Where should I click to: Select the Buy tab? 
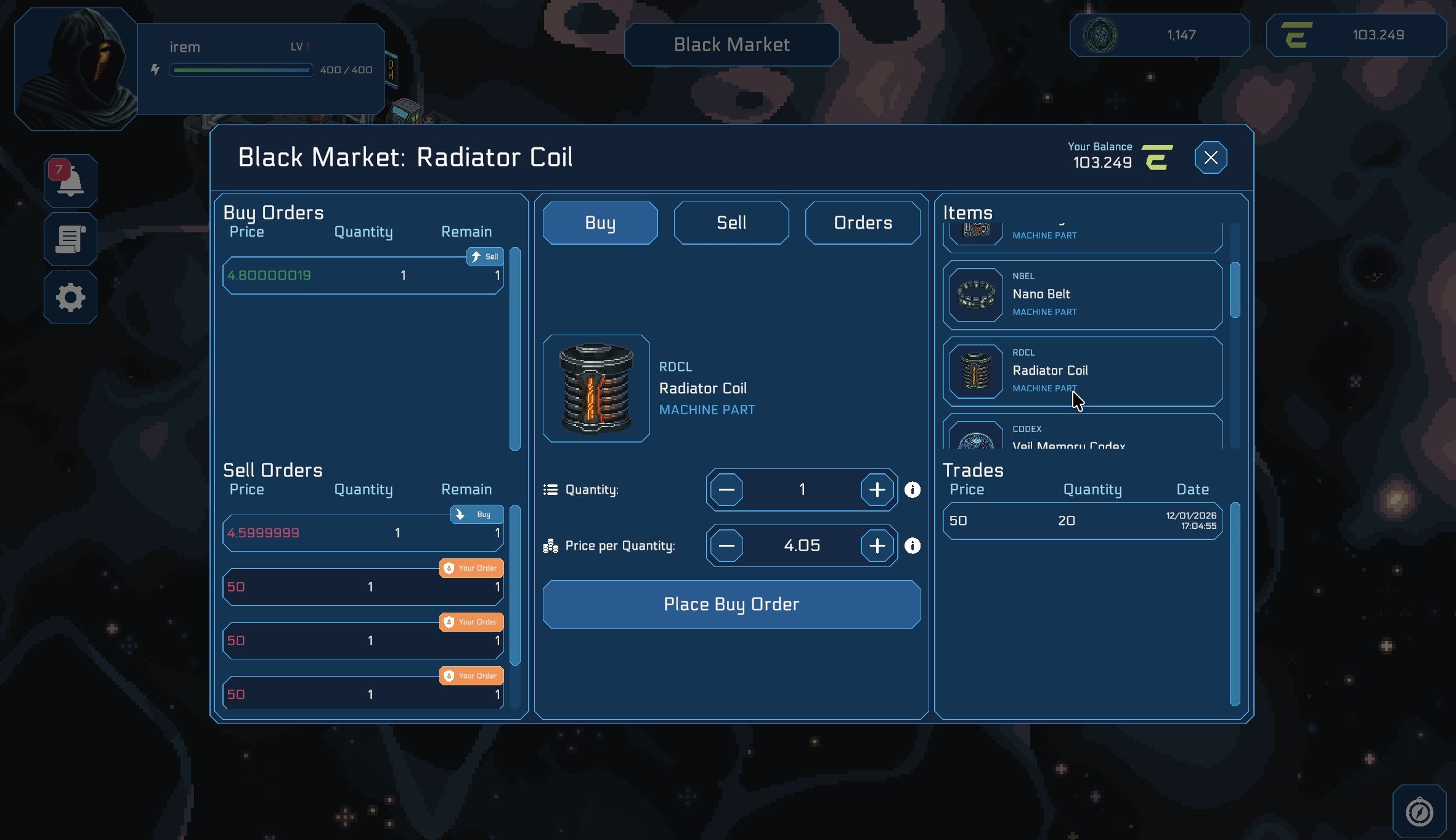point(600,223)
